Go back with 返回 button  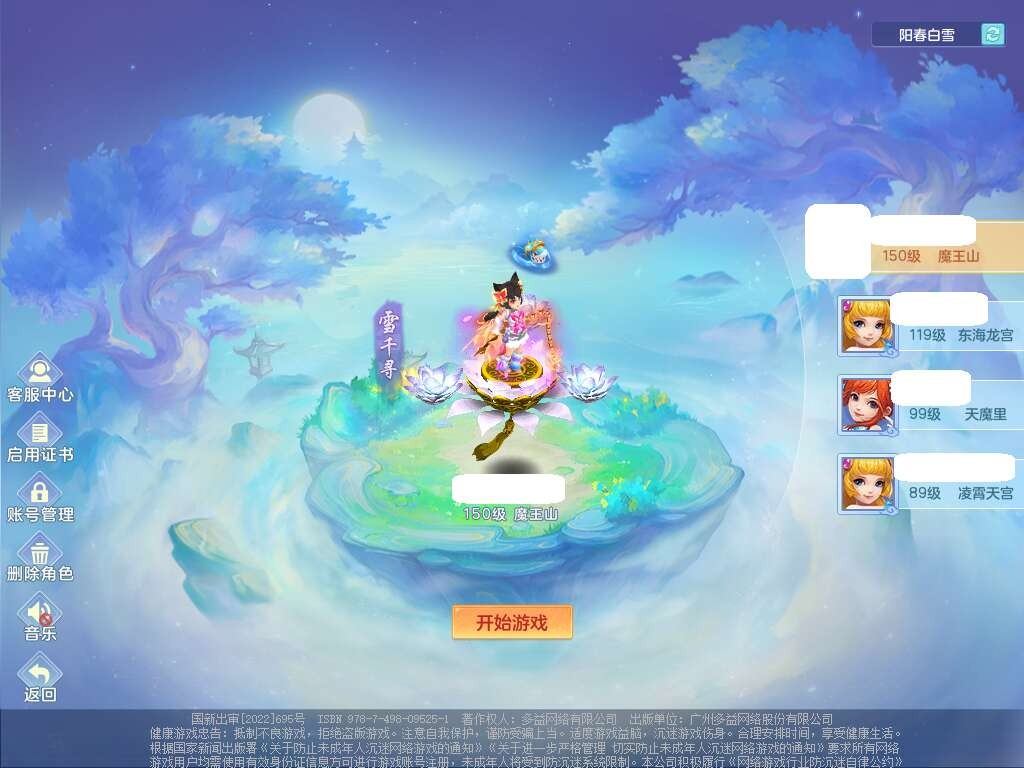coord(40,678)
